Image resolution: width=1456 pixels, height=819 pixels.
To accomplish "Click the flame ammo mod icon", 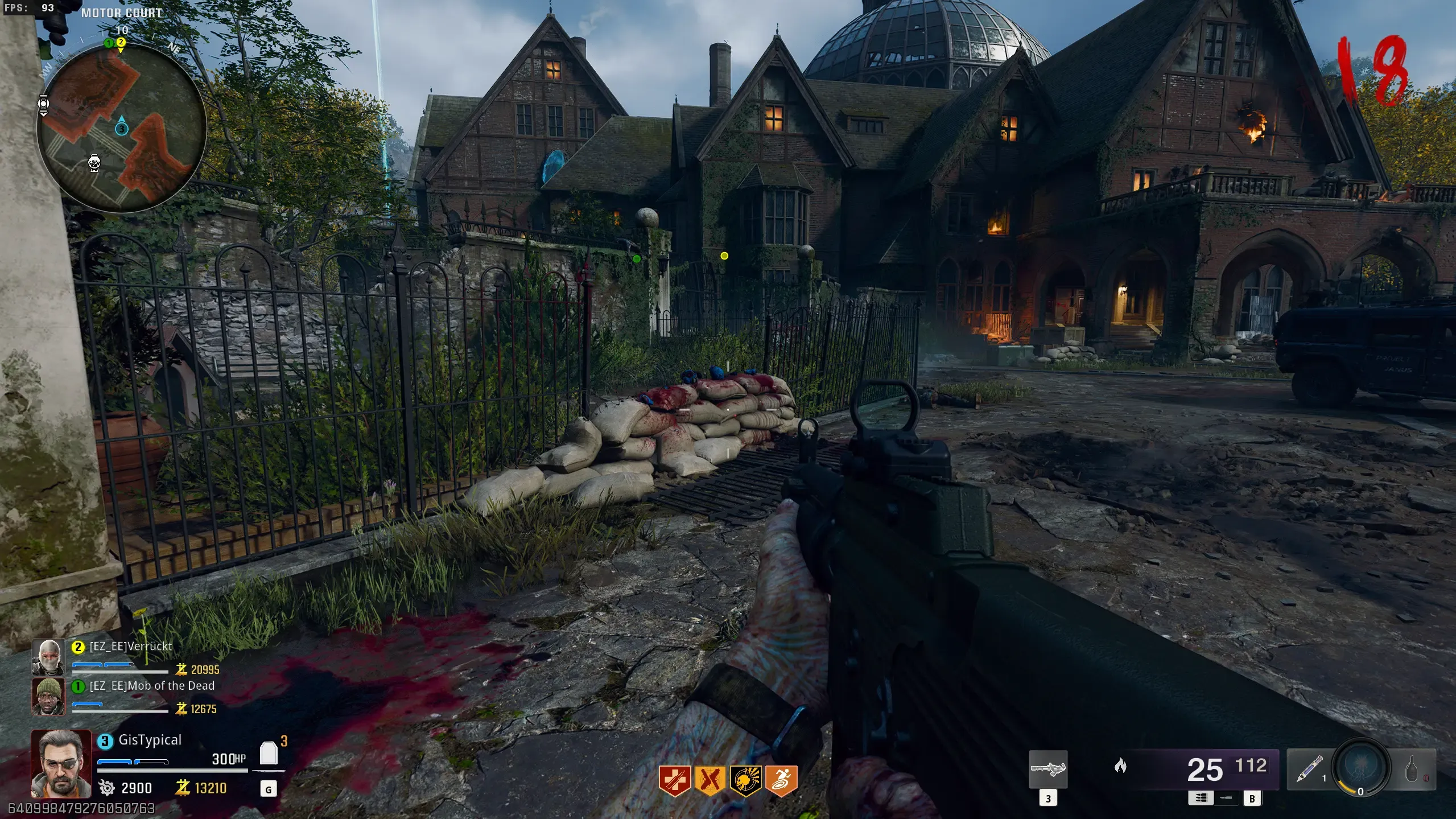I will (x=1120, y=766).
